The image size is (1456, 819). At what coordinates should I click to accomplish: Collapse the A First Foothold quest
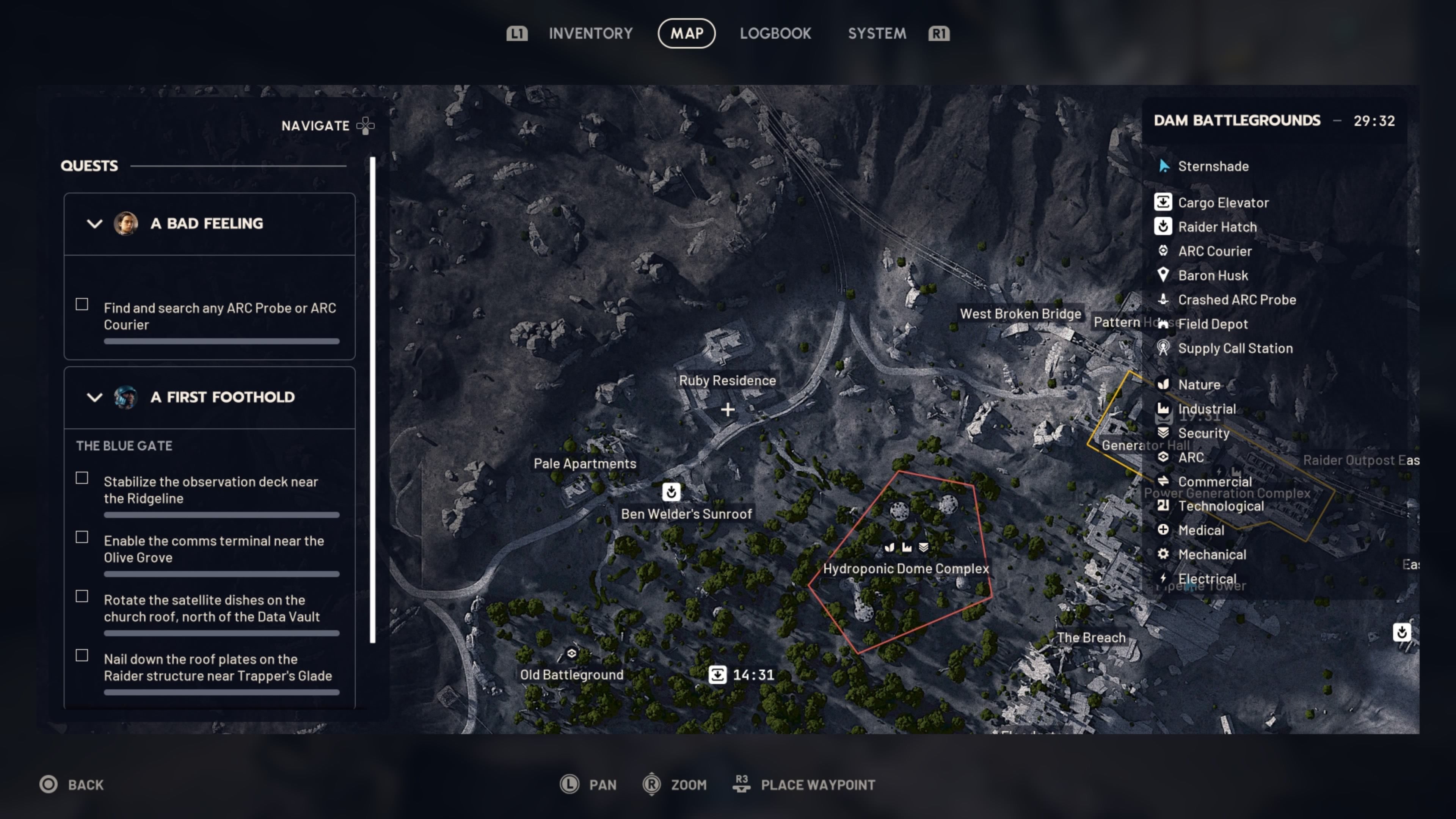94,397
